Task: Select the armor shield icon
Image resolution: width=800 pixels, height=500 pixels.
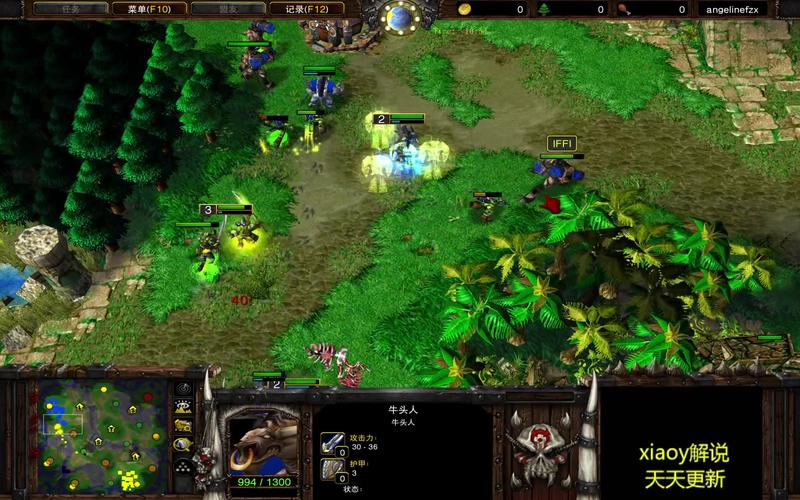Action: 332,470
